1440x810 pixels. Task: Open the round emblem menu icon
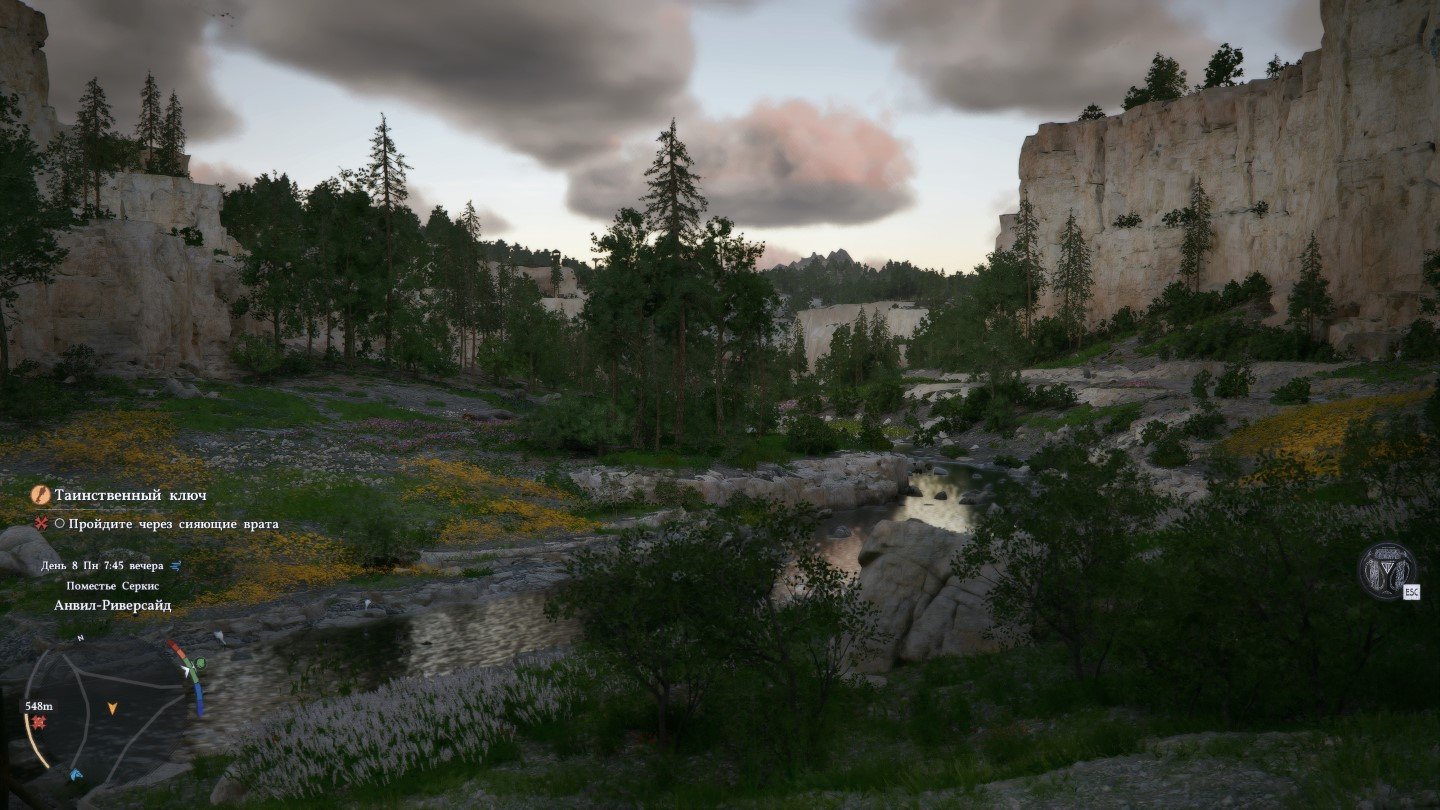1386,571
